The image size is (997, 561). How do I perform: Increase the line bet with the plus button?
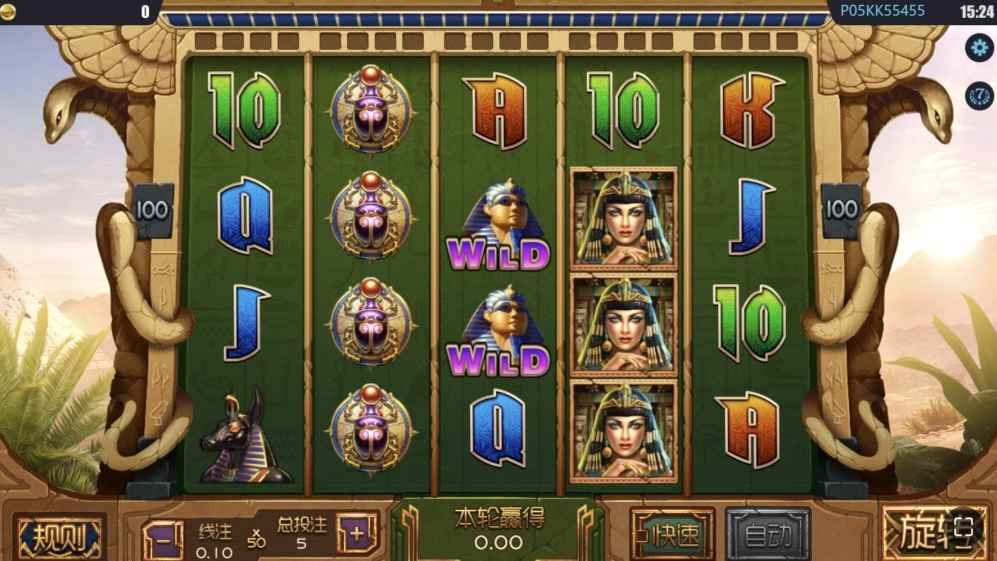(x=356, y=535)
